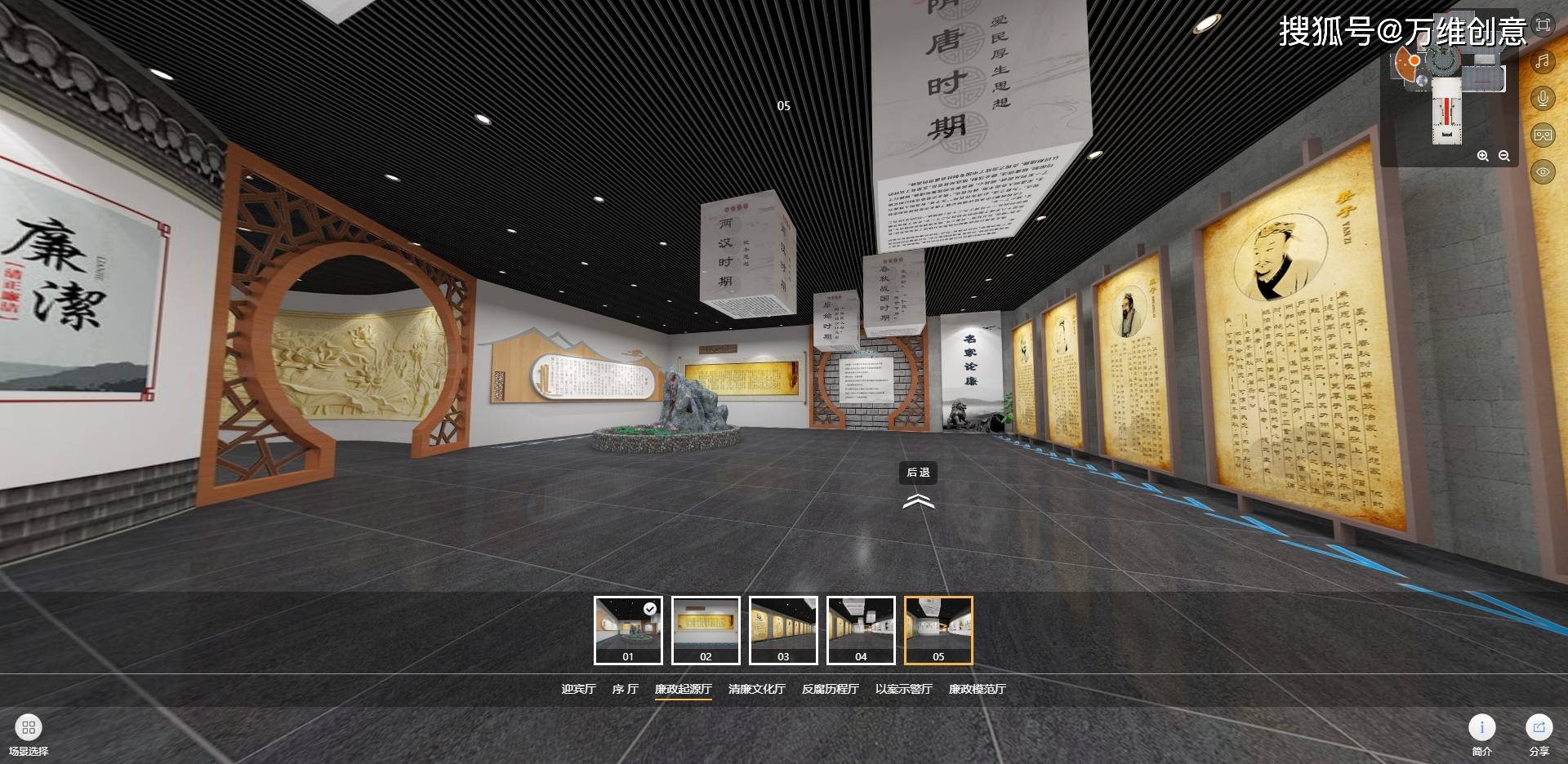Click the orange position marker on the minimap
Screen dimensions: 1568x764
pyautogui.click(x=1414, y=61)
